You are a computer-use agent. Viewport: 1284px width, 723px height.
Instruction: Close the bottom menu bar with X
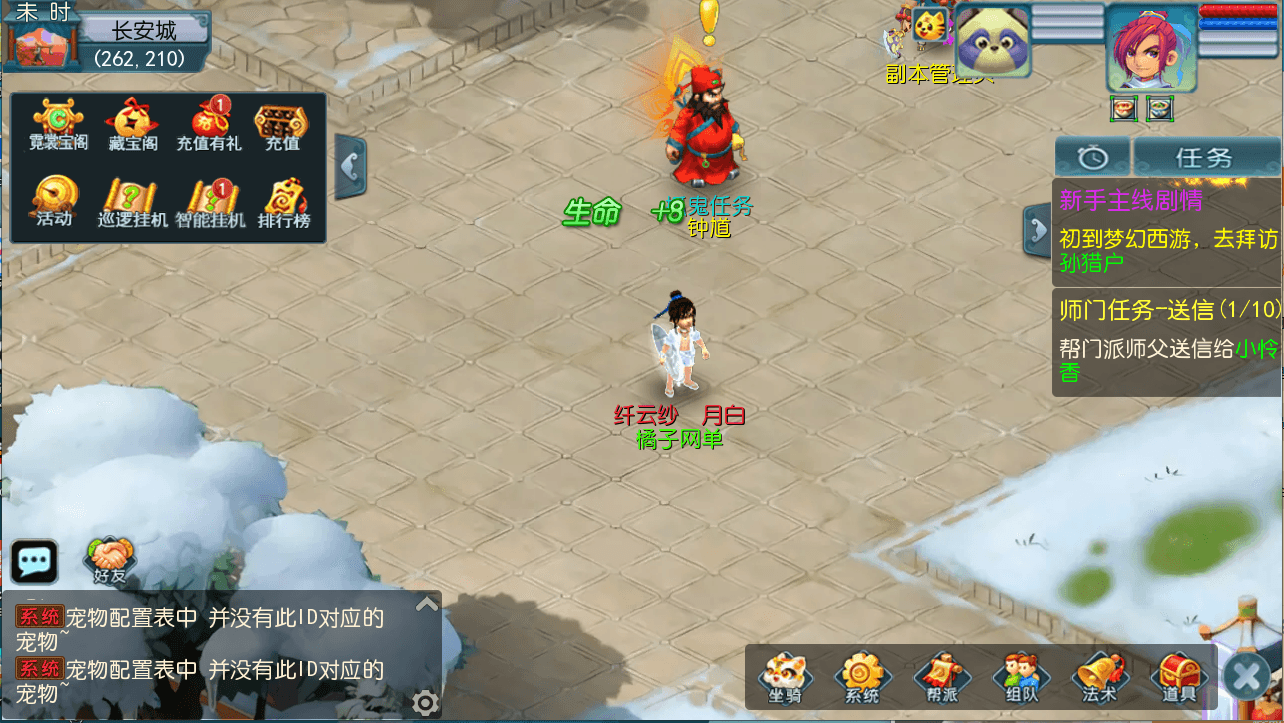[1247, 678]
